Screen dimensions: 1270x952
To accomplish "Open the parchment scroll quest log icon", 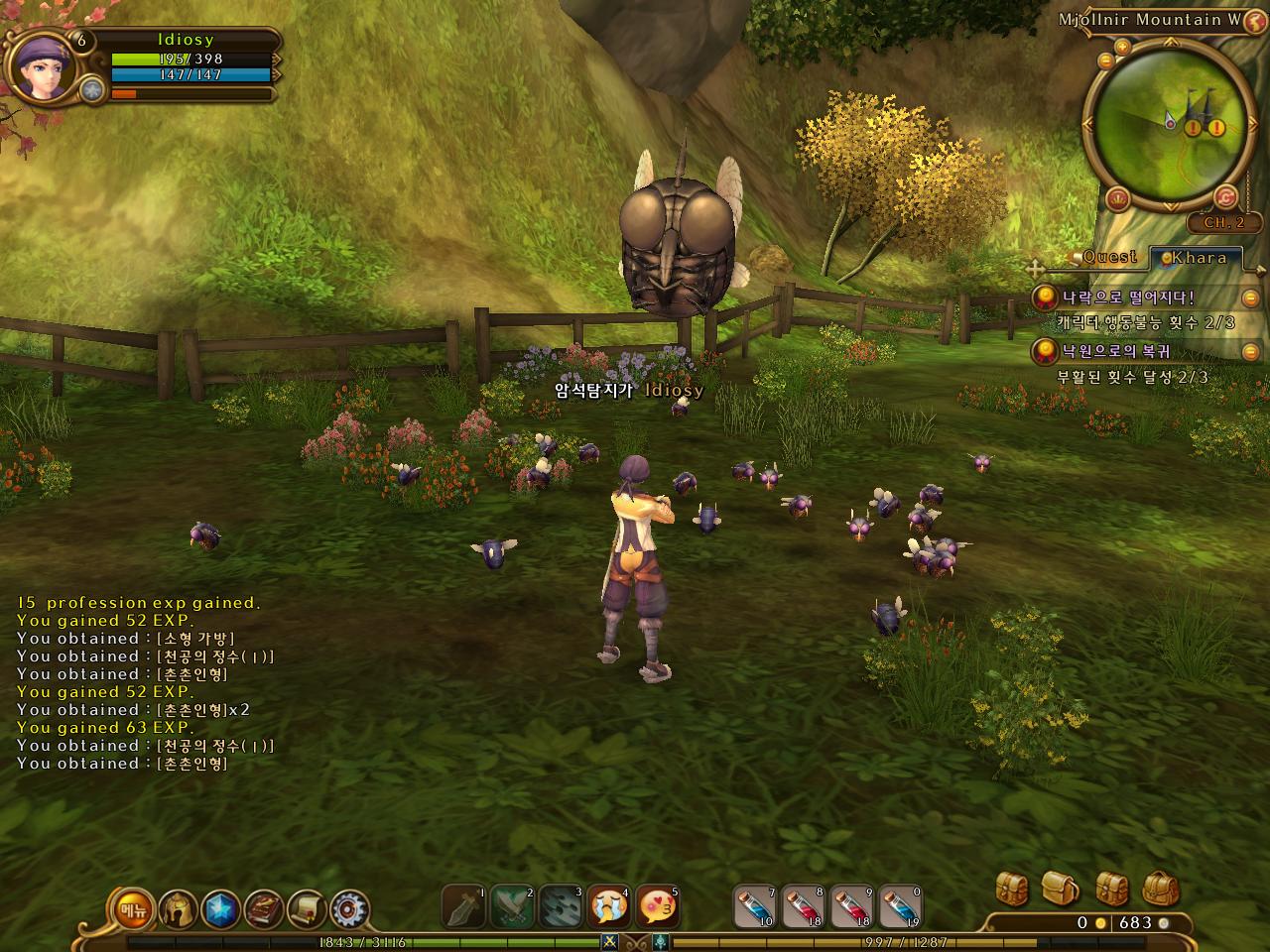I will pos(307,909).
